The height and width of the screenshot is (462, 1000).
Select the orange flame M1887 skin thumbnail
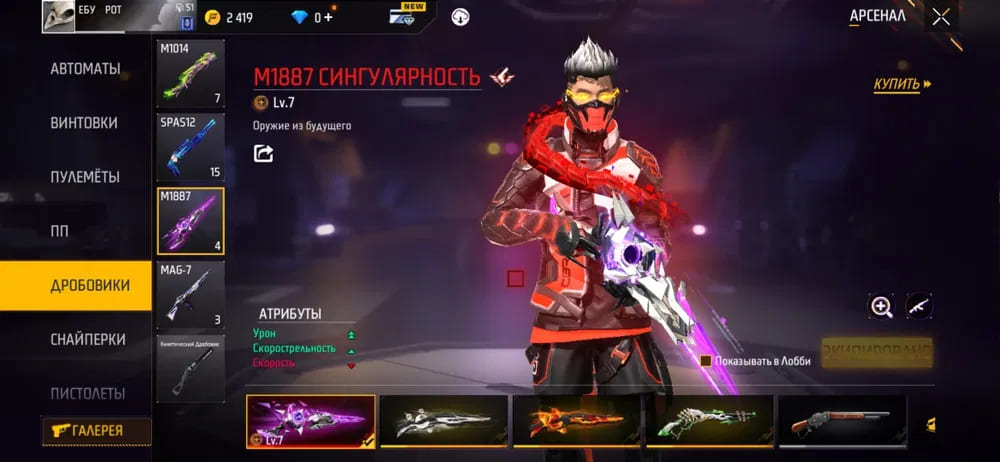click(576, 420)
